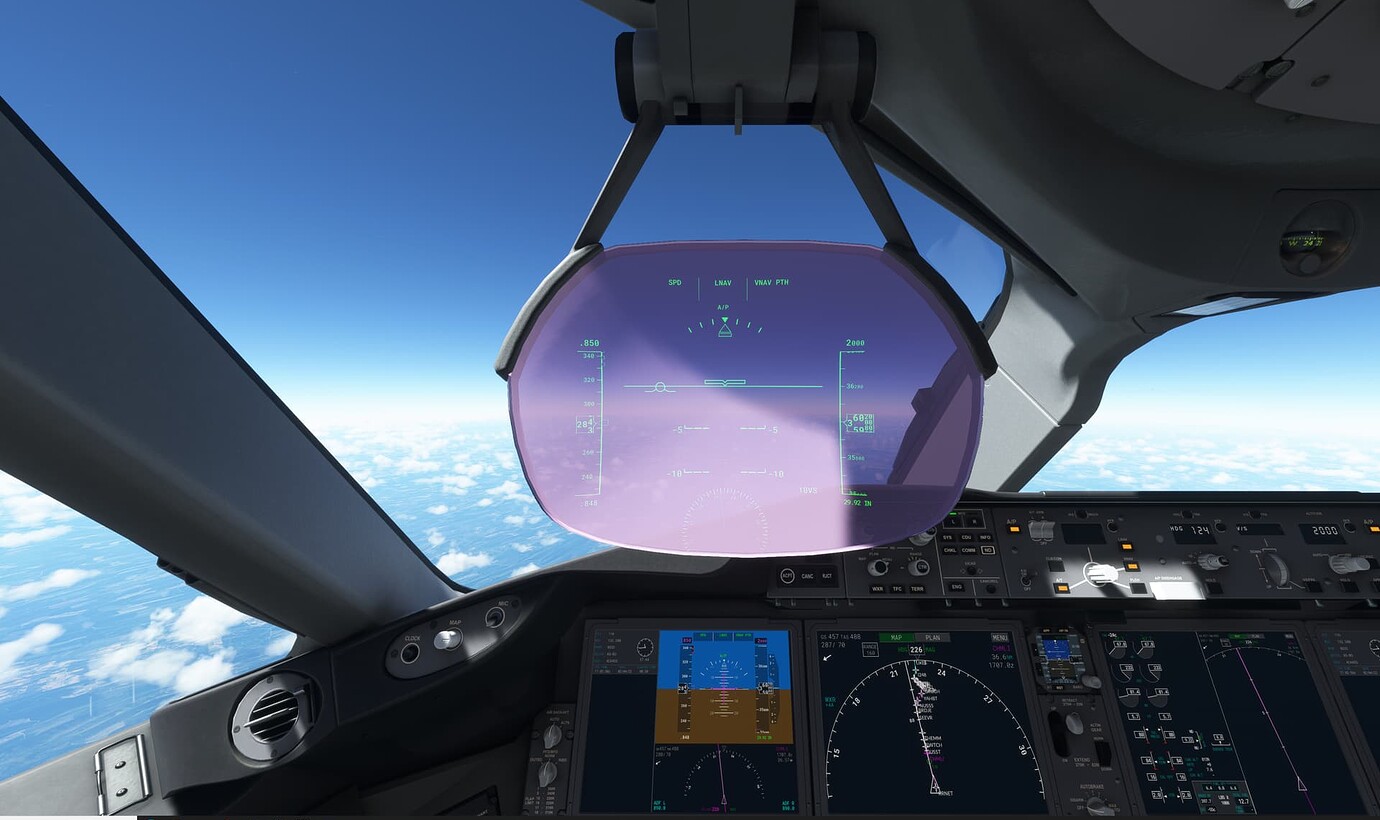Switch the navigation display to PLAN mode
The image size is (1380, 820).
coord(932,638)
